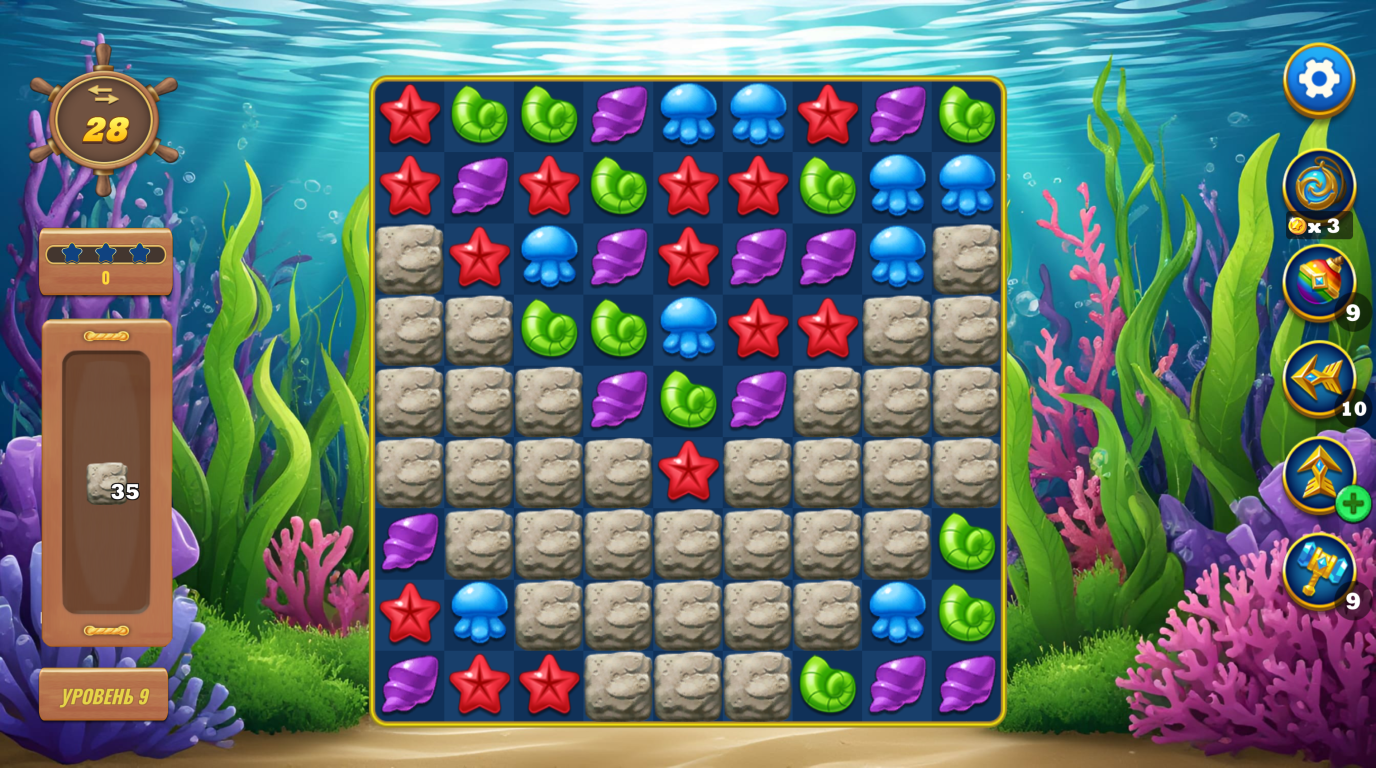Activate the golden arrow booster
1376x768 pixels.
(1318, 475)
